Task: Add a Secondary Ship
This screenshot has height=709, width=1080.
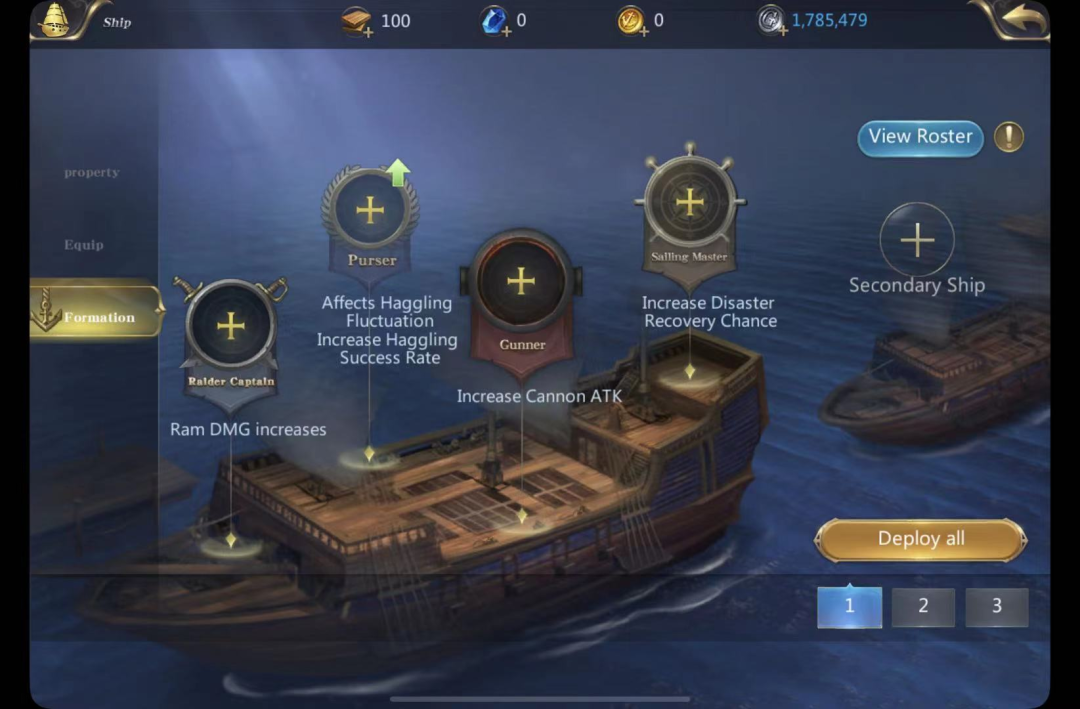Action: [x=917, y=240]
